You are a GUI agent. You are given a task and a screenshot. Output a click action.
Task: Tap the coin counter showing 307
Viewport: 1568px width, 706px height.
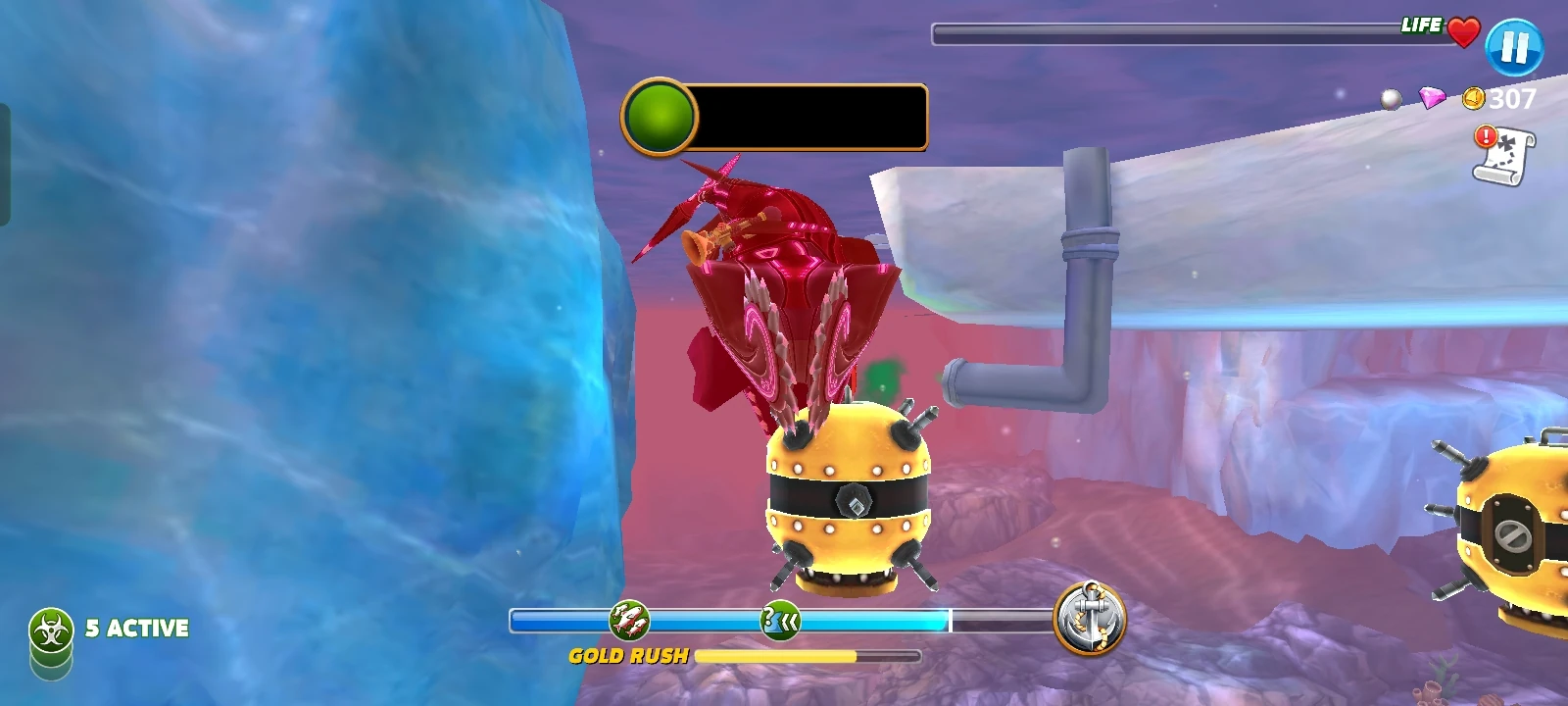pos(1509,98)
